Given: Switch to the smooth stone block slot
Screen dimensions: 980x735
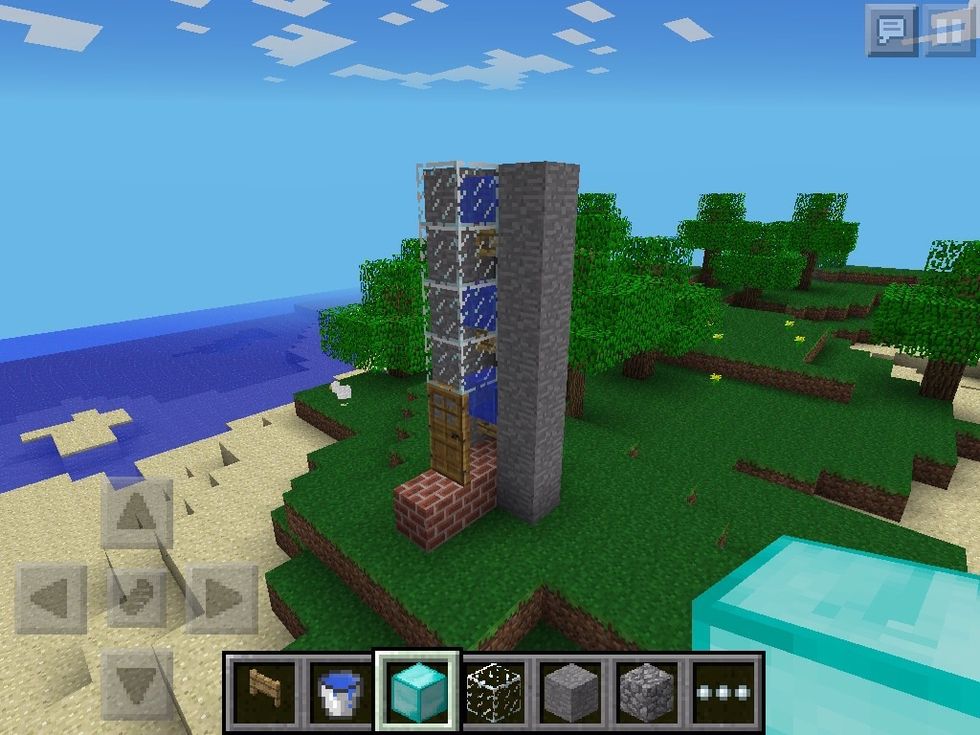Looking at the screenshot, I should [571, 691].
